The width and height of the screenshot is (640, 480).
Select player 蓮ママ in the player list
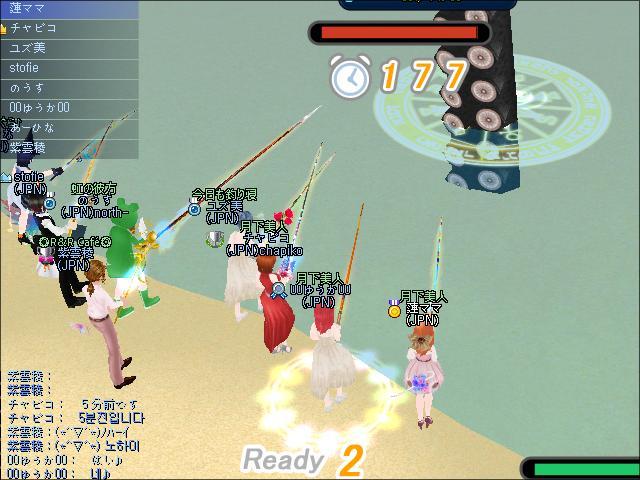click(x=68, y=9)
